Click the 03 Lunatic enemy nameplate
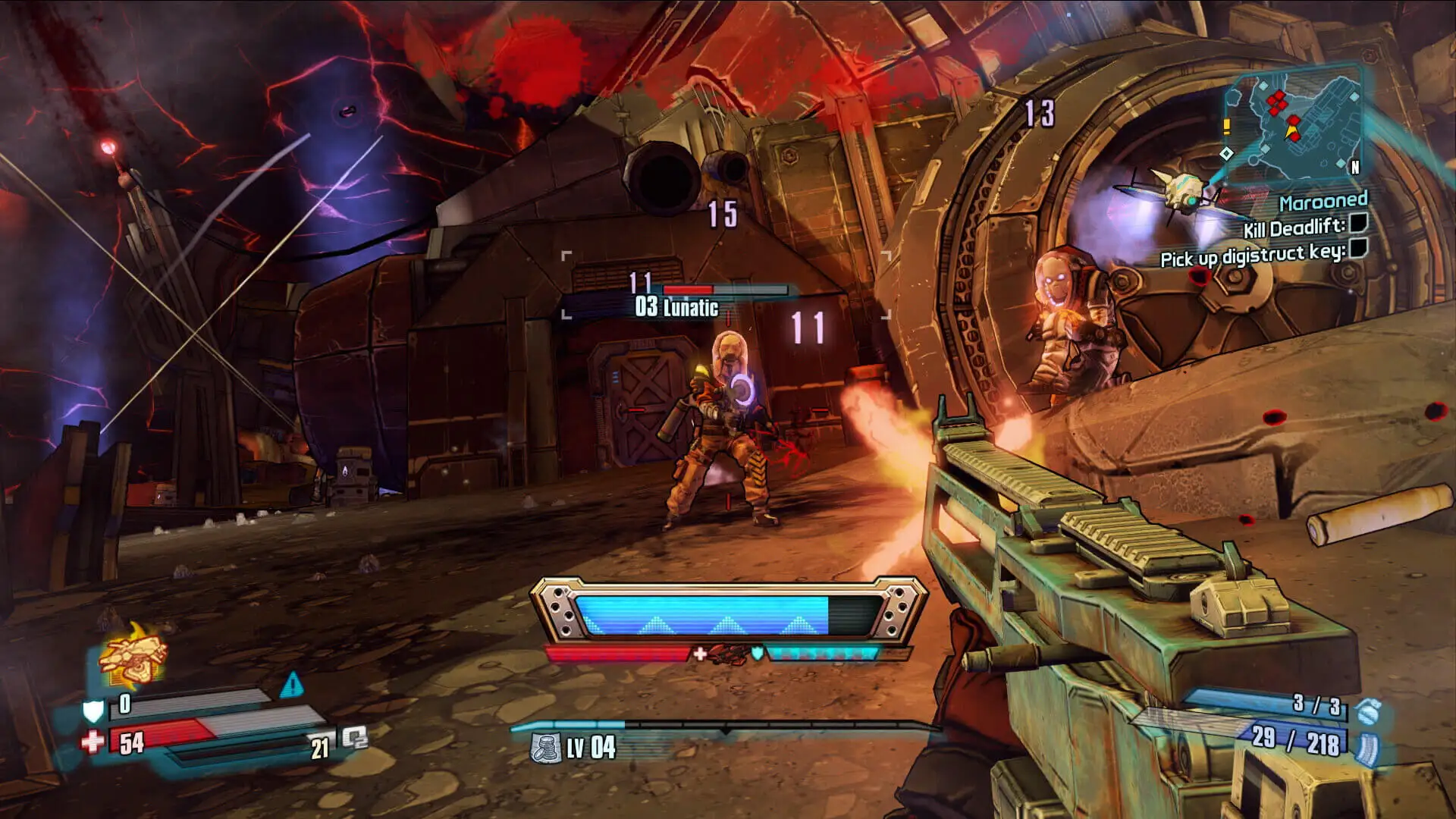 point(676,306)
